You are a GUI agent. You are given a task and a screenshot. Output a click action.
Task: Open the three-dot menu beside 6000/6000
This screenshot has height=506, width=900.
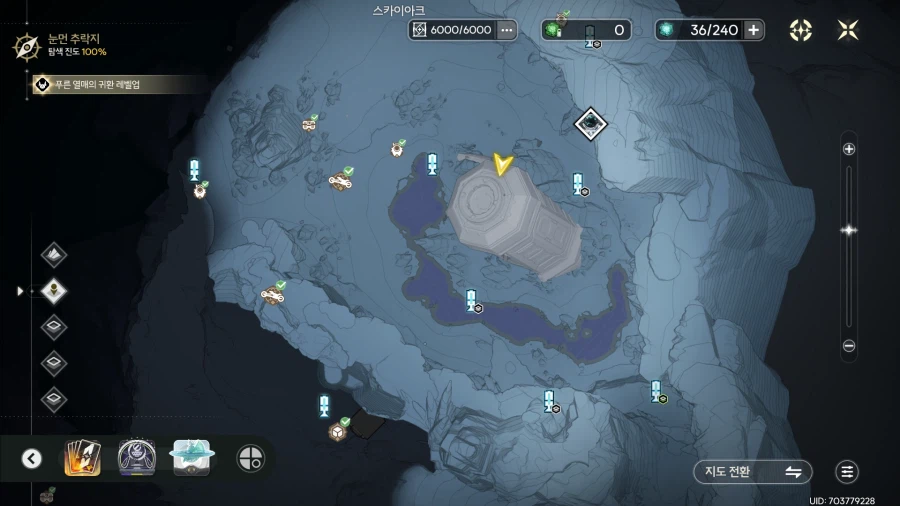(507, 30)
